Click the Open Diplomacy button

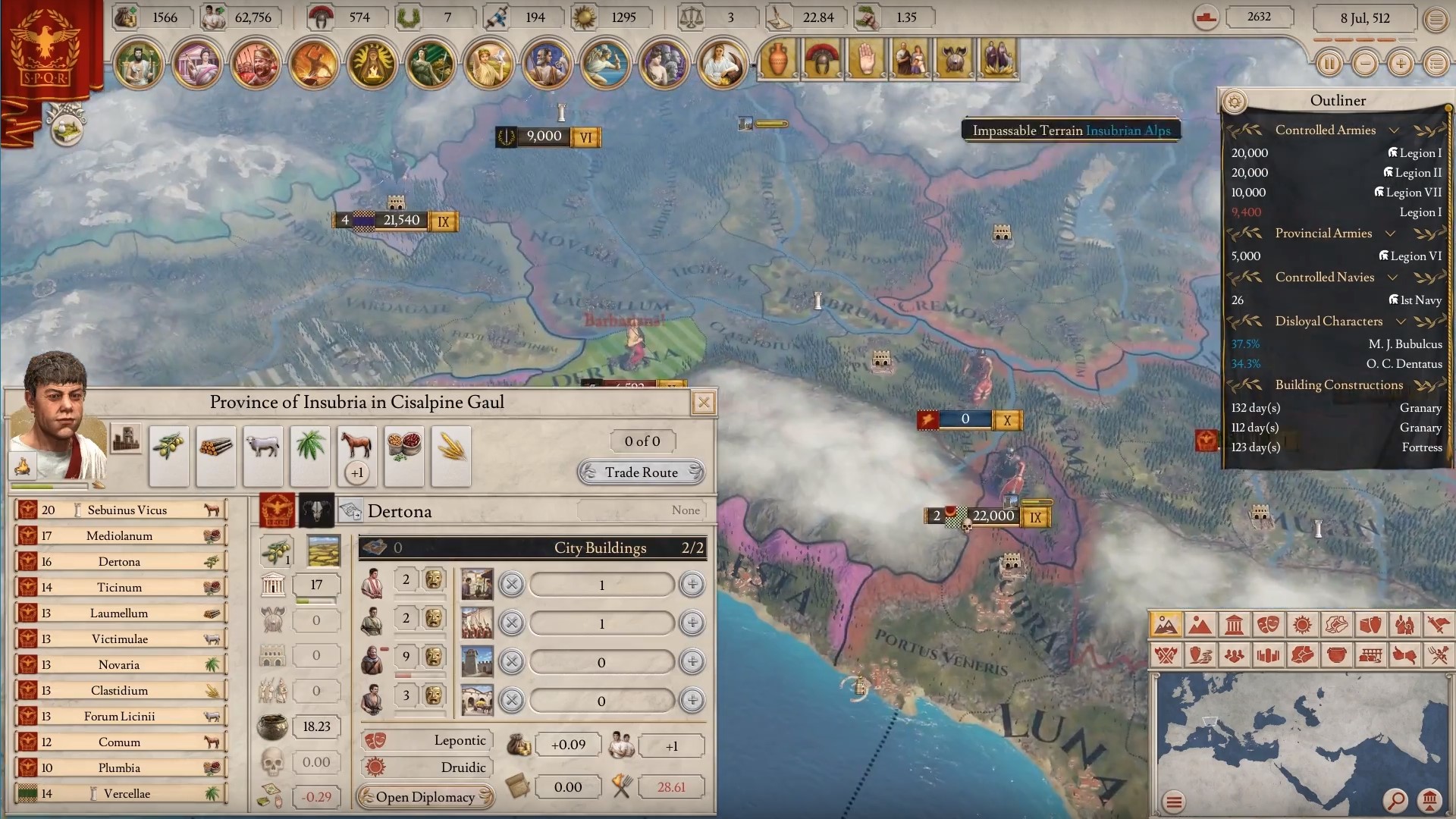(425, 797)
